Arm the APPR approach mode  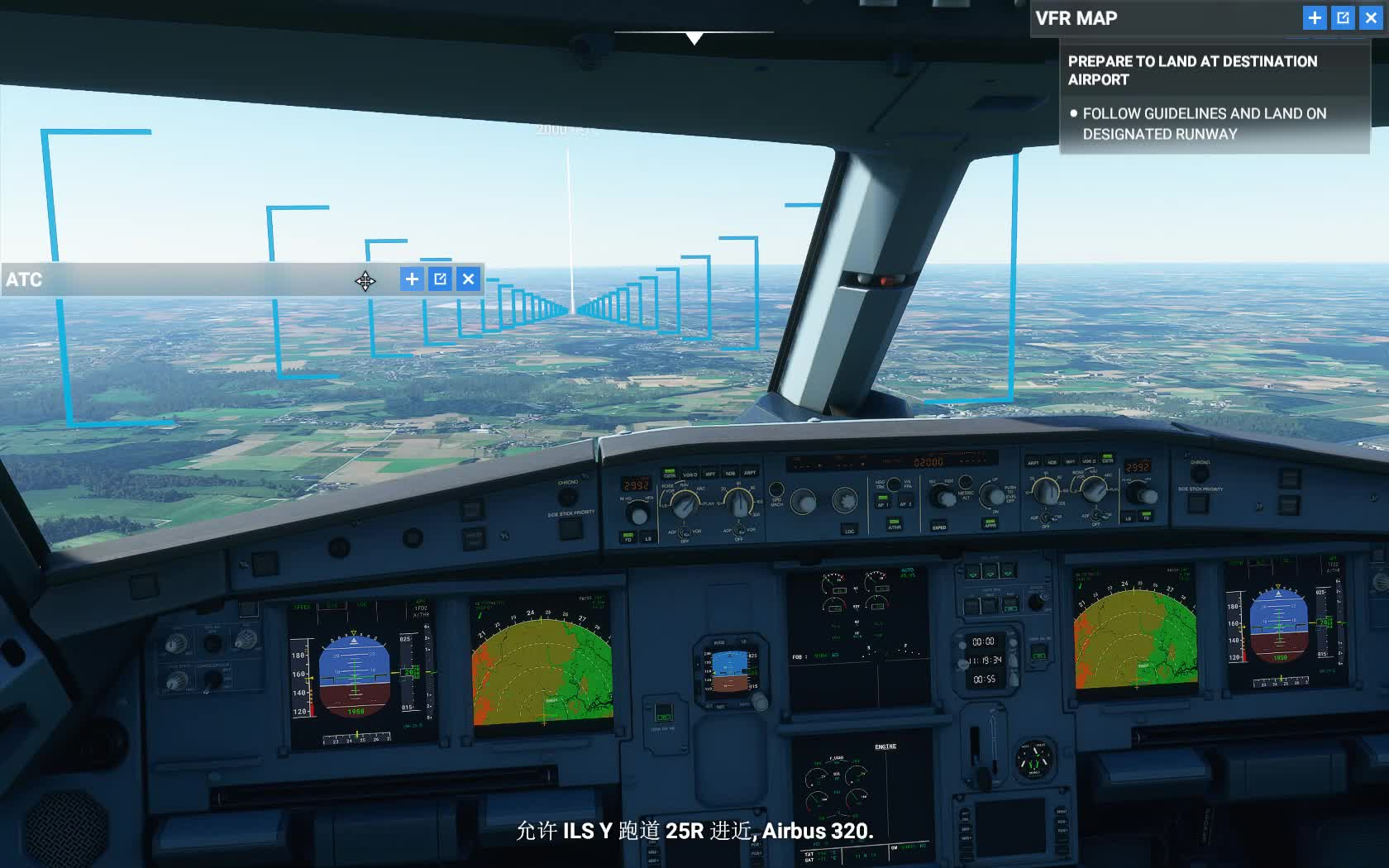990,523
